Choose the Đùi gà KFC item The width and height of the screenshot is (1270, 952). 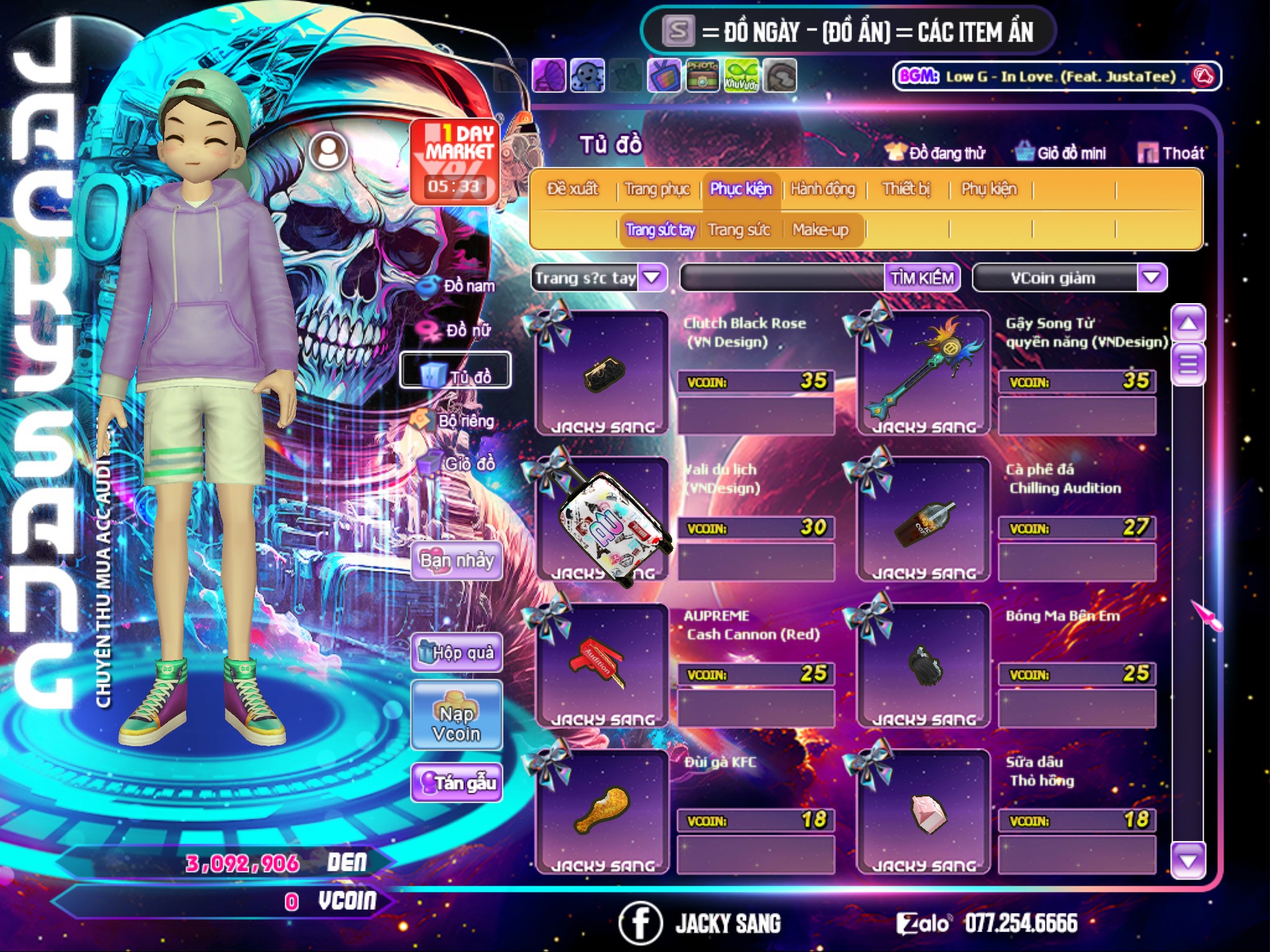(x=602, y=811)
